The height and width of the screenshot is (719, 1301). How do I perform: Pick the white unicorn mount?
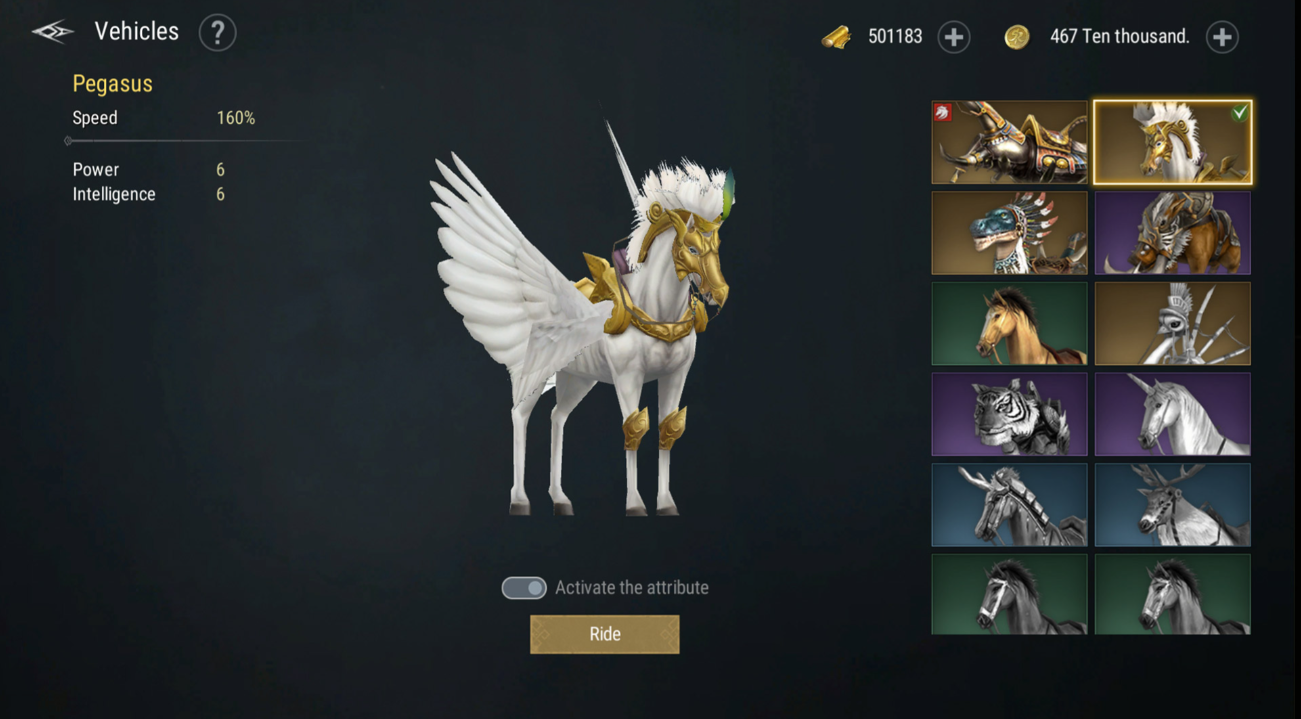tap(1172, 414)
